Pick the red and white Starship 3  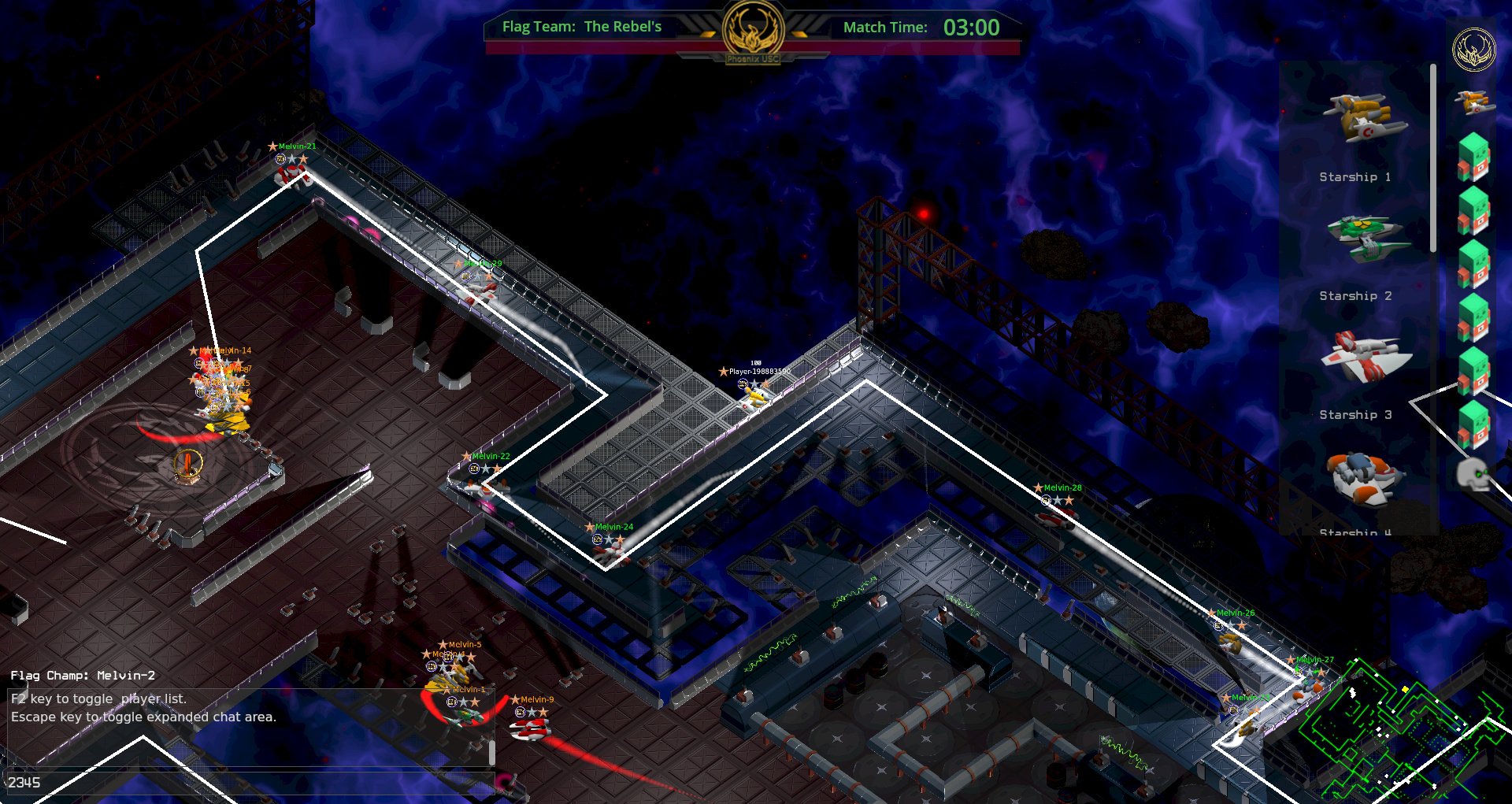tap(1366, 358)
